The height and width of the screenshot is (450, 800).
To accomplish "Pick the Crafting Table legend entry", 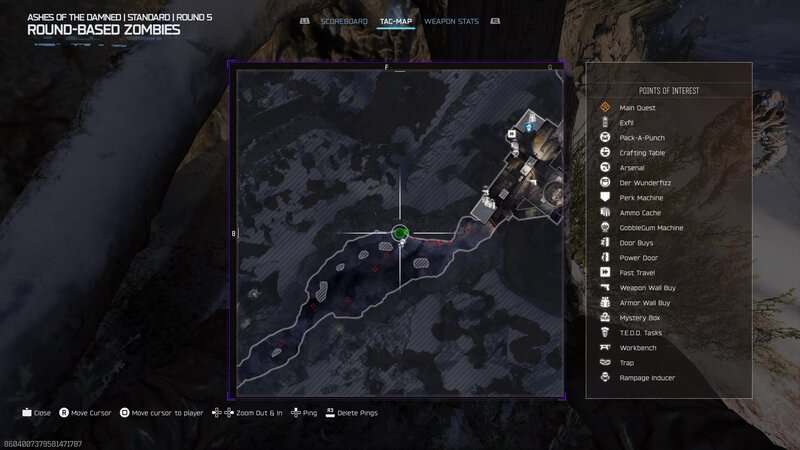I will [x=642, y=153].
